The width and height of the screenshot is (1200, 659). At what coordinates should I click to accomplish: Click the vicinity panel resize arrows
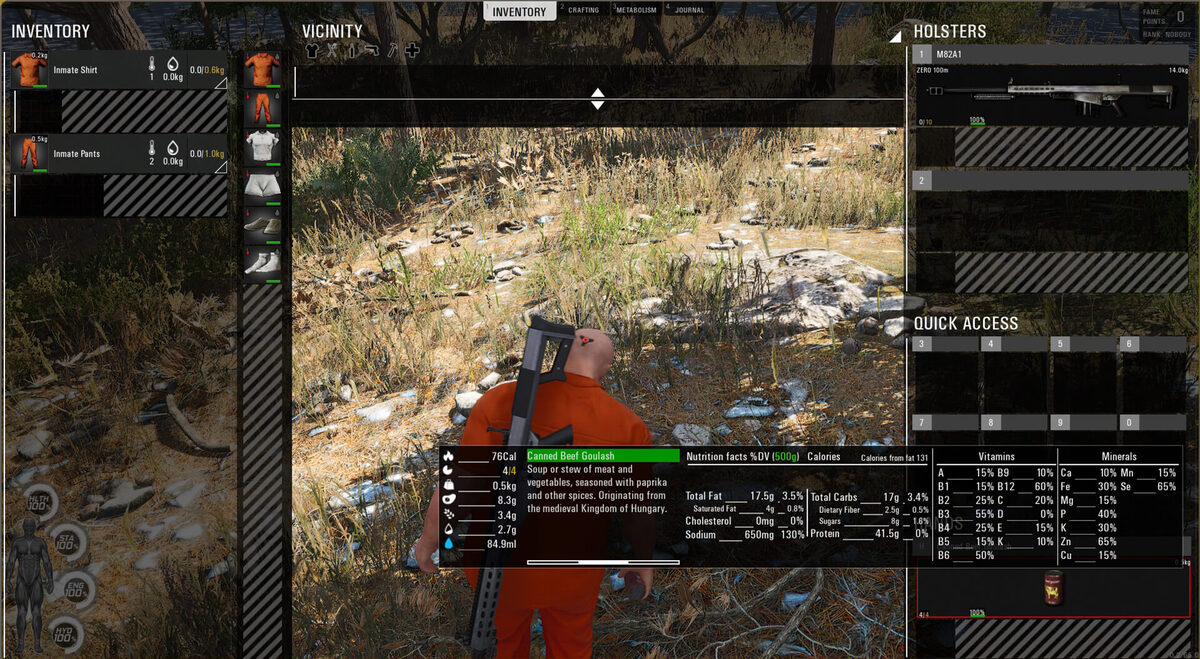(x=597, y=98)
